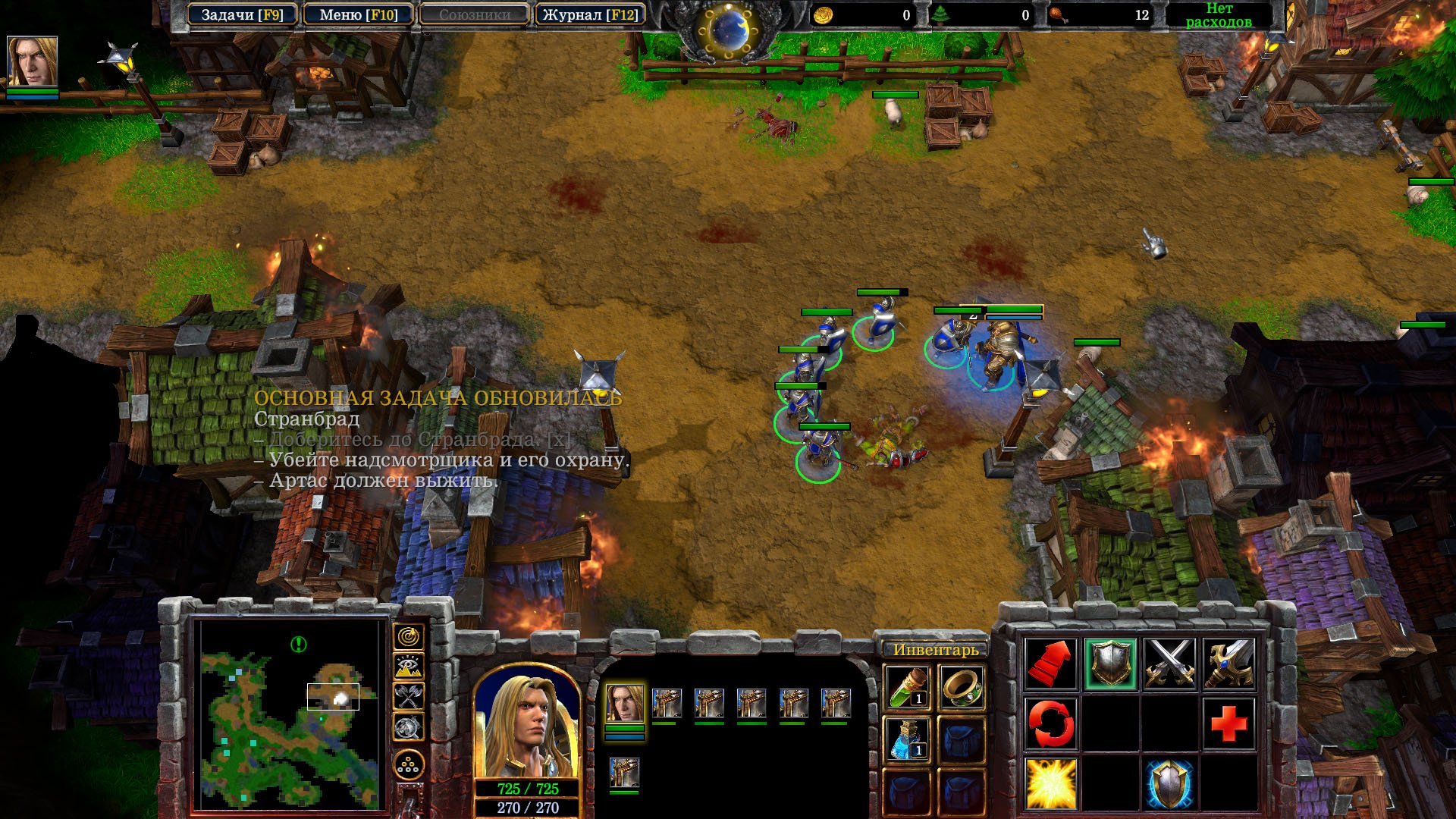The width and height of the screenshot is (1456, 819).
Task: Activate the minimap signal ping button
Action: click(x=409, y=637)
